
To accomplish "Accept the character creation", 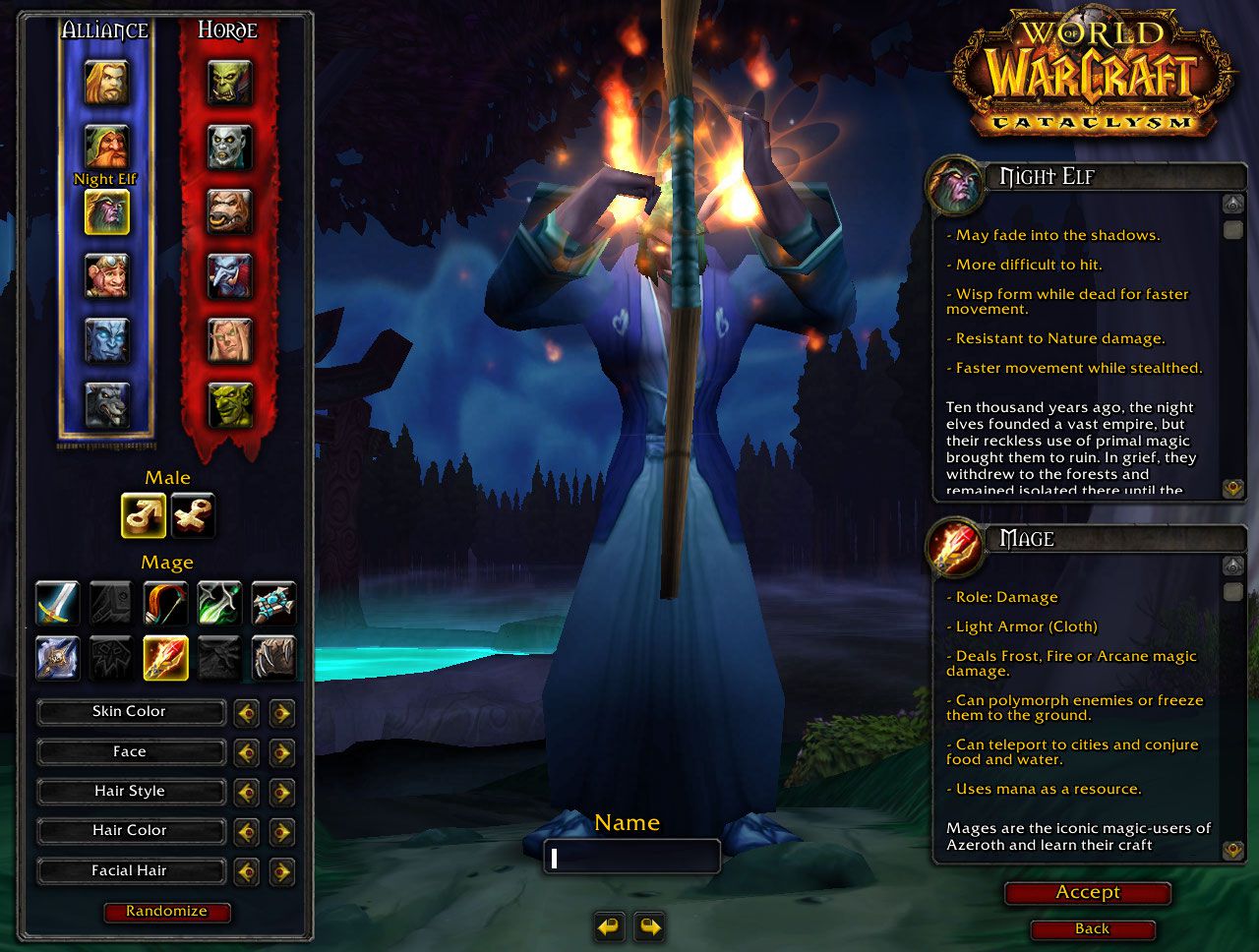I will (1087, 893).
